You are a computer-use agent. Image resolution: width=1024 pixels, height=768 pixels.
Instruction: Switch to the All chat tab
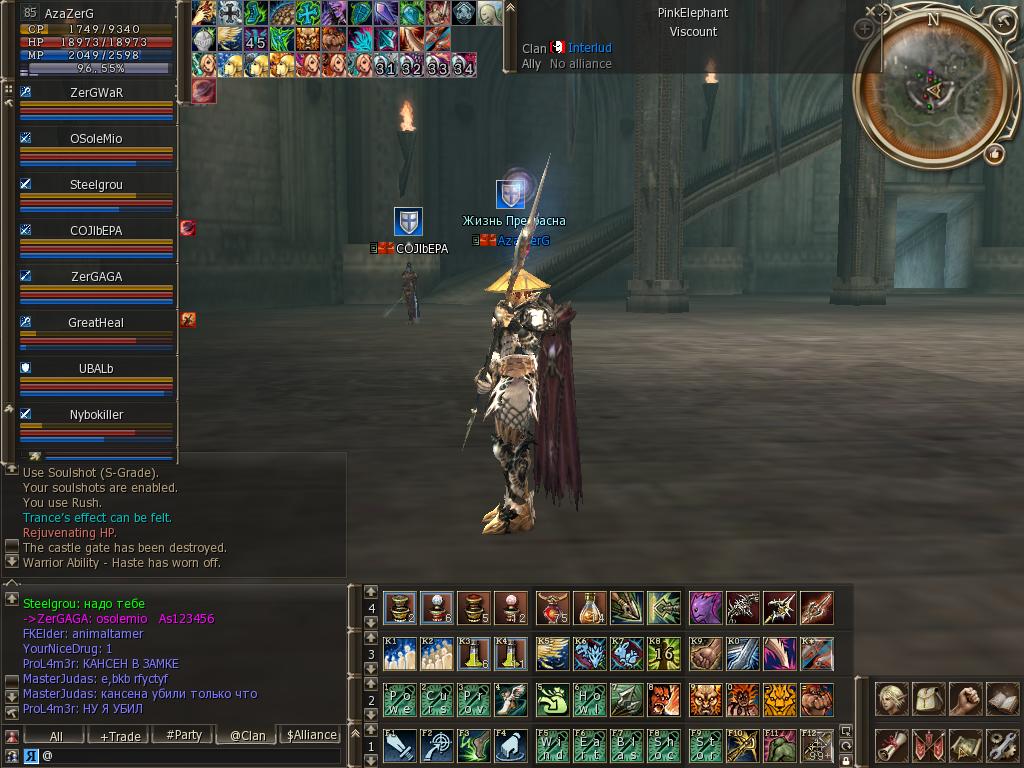56,735
